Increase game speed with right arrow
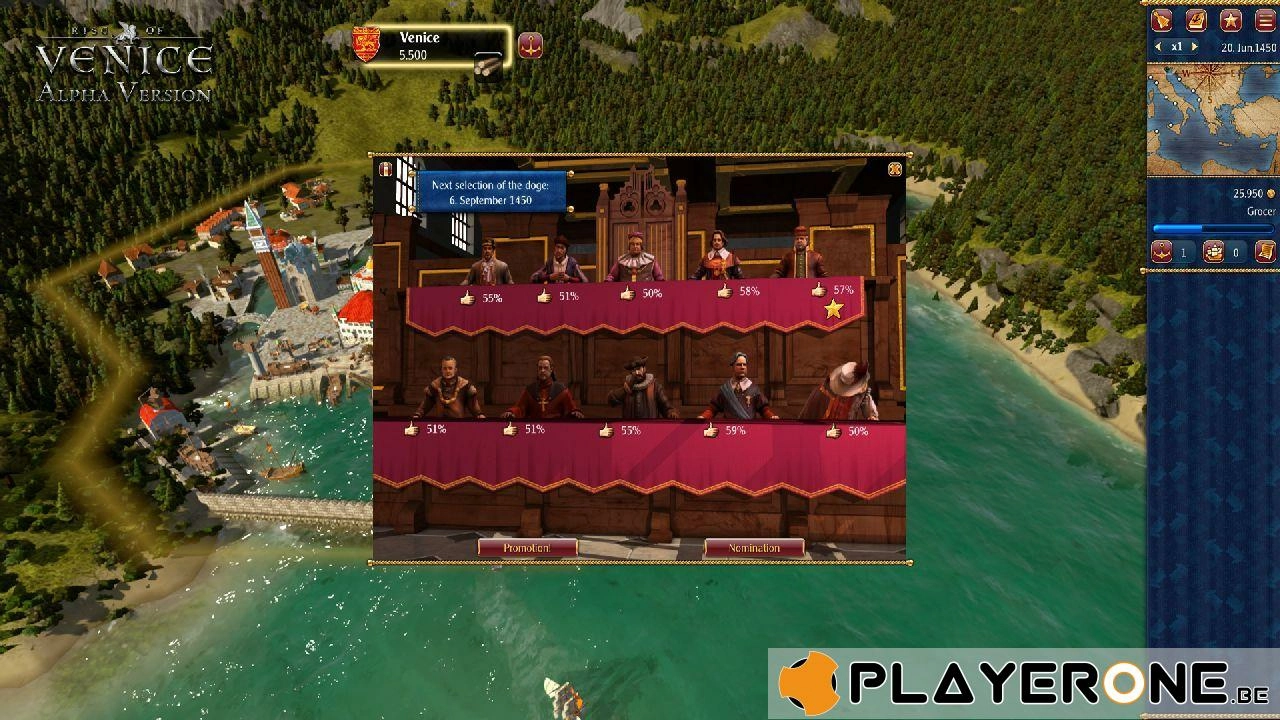This screenshot has height=720, width=1280. click(x=1194, y=47)
